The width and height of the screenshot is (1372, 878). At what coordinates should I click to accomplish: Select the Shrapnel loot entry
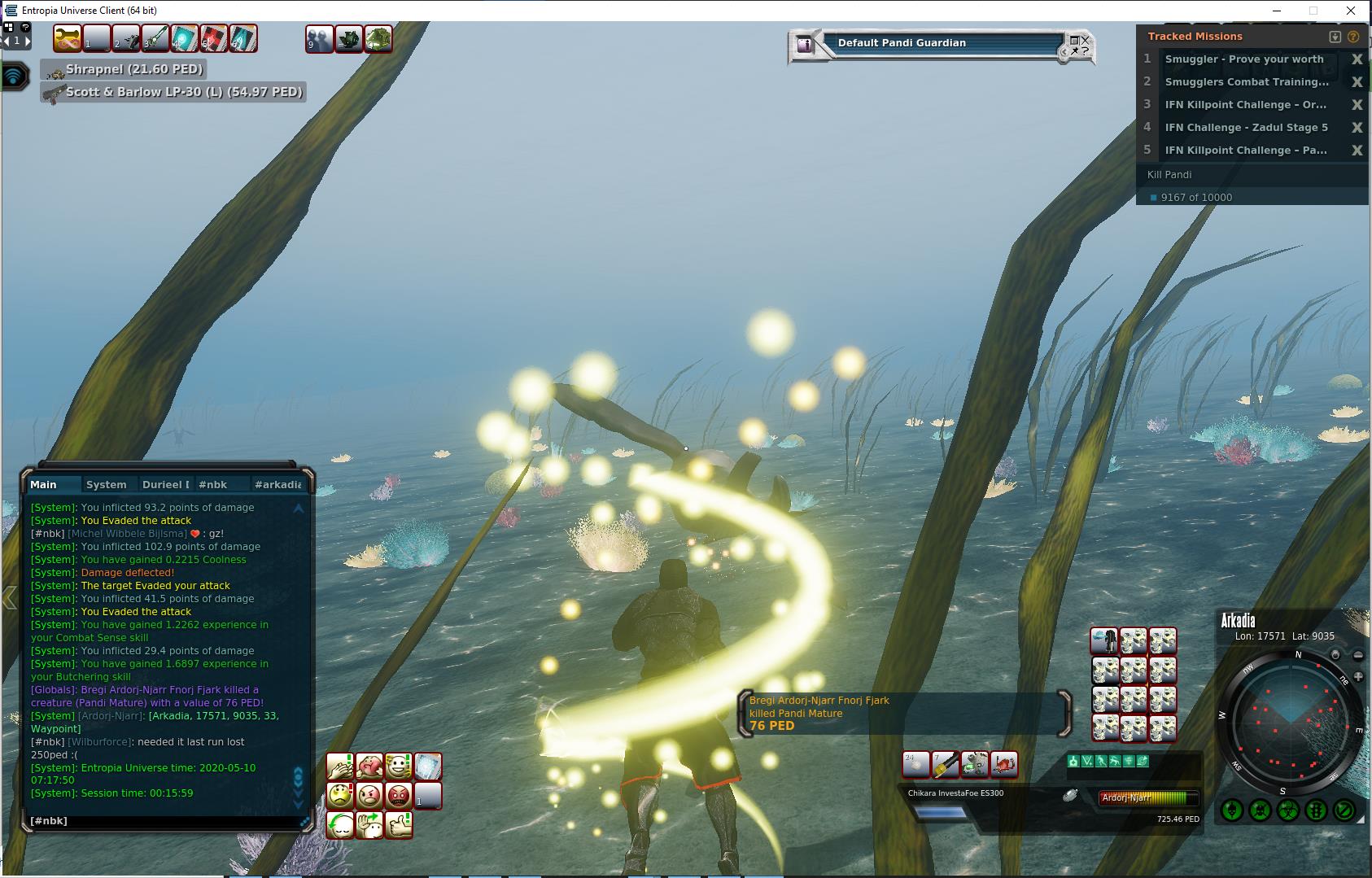click(134, 70)
